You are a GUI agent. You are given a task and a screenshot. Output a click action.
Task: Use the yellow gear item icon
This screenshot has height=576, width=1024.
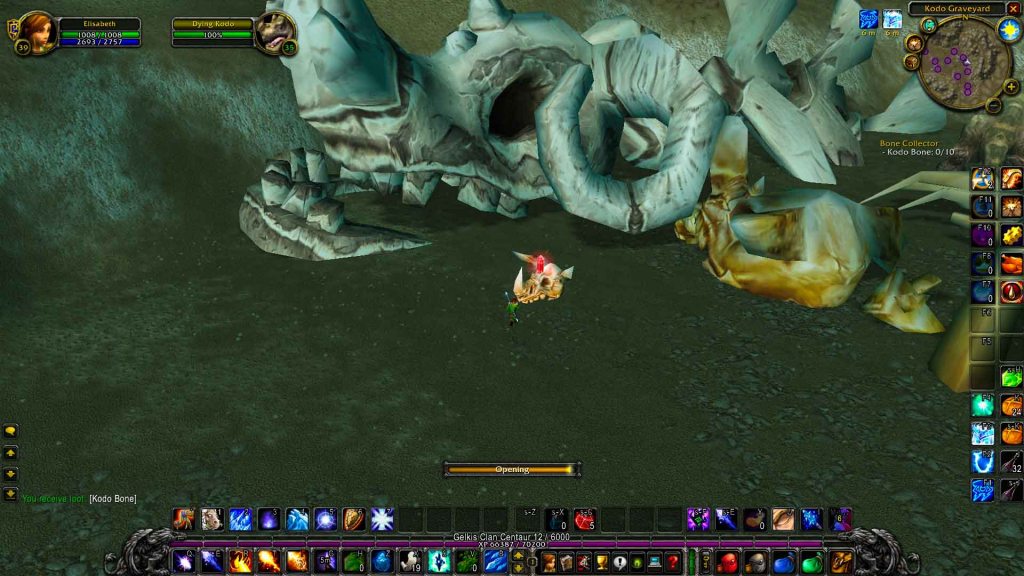click(x=1011, y=235)
